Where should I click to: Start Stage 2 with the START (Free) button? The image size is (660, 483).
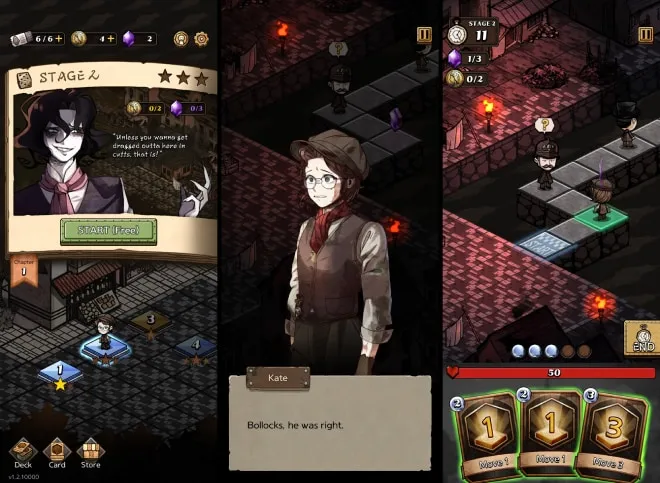coord(108,230)
